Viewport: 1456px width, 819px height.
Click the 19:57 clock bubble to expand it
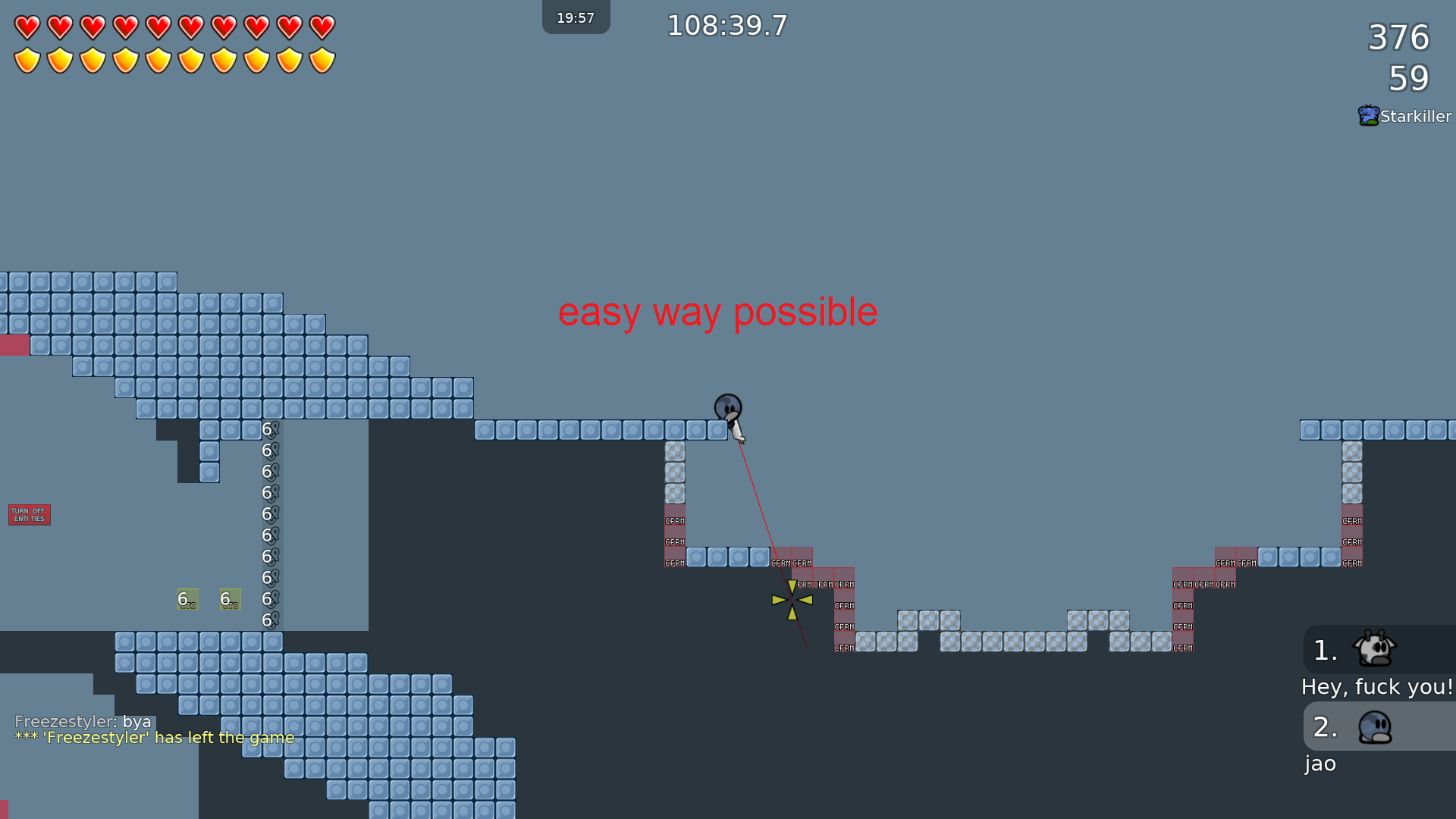pyautogui.click(x=576, y=16)
